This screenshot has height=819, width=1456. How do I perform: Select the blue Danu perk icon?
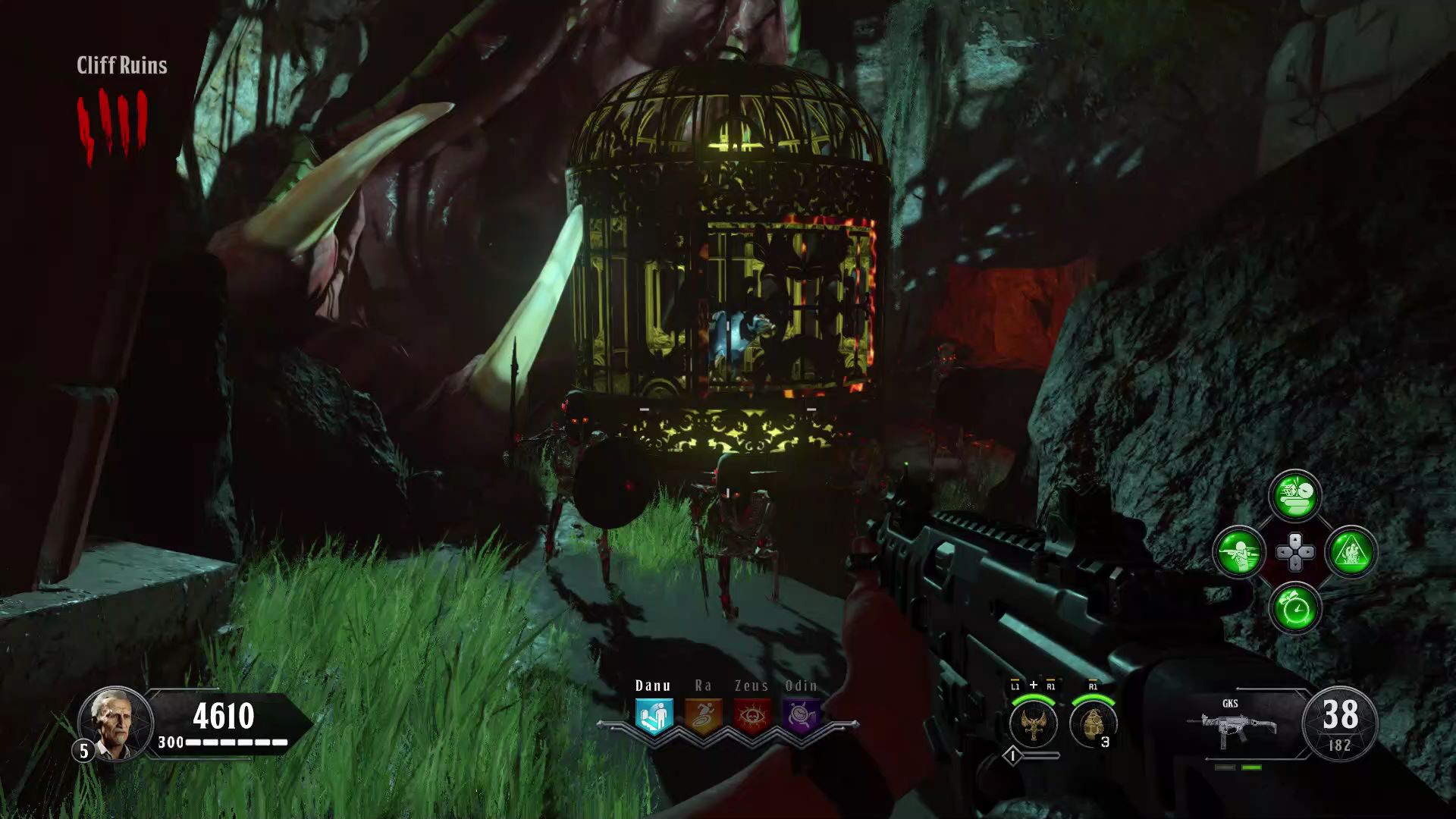tap(654, 715)
